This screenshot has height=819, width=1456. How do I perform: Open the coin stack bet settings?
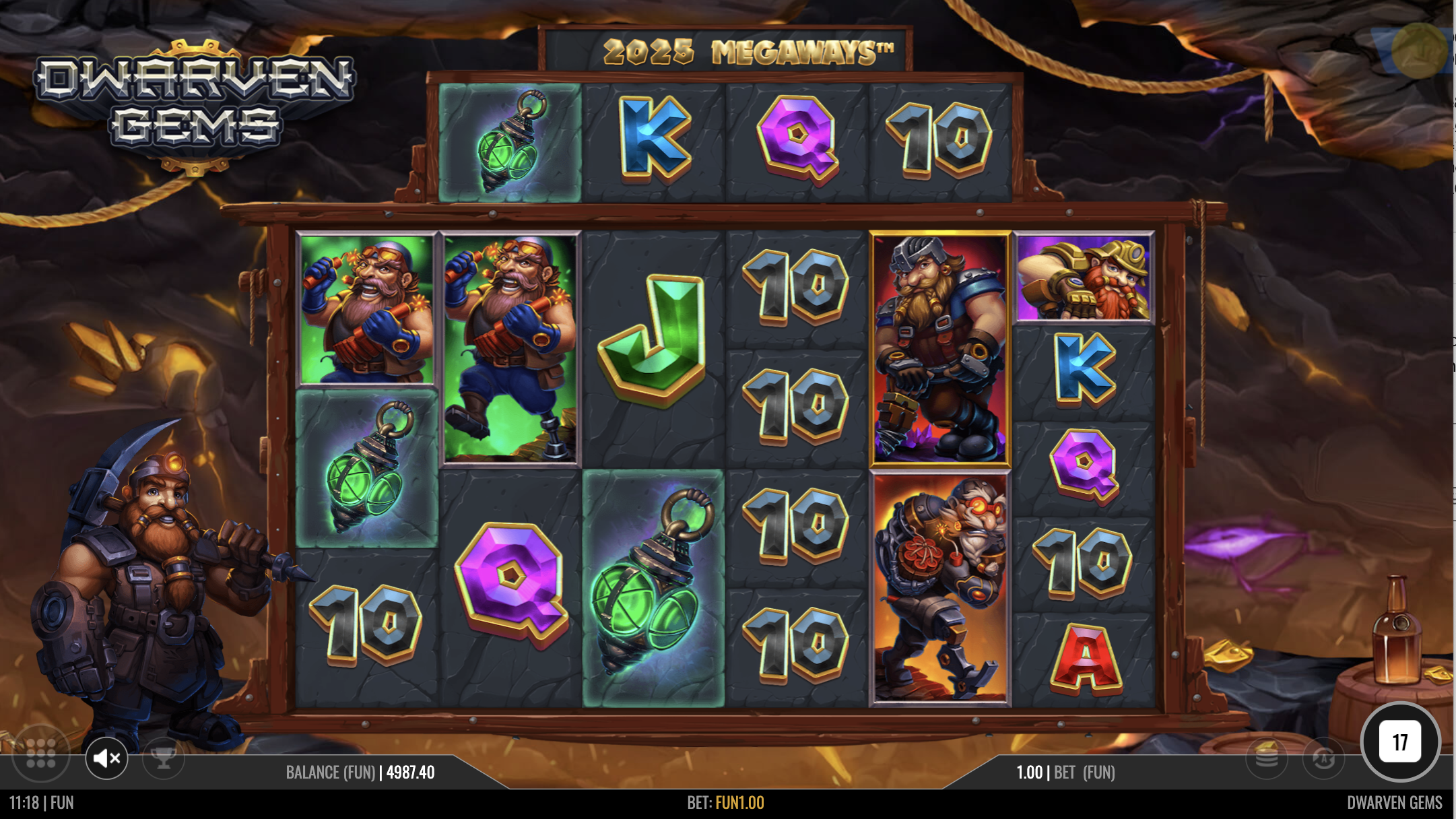click(1266, 758)
